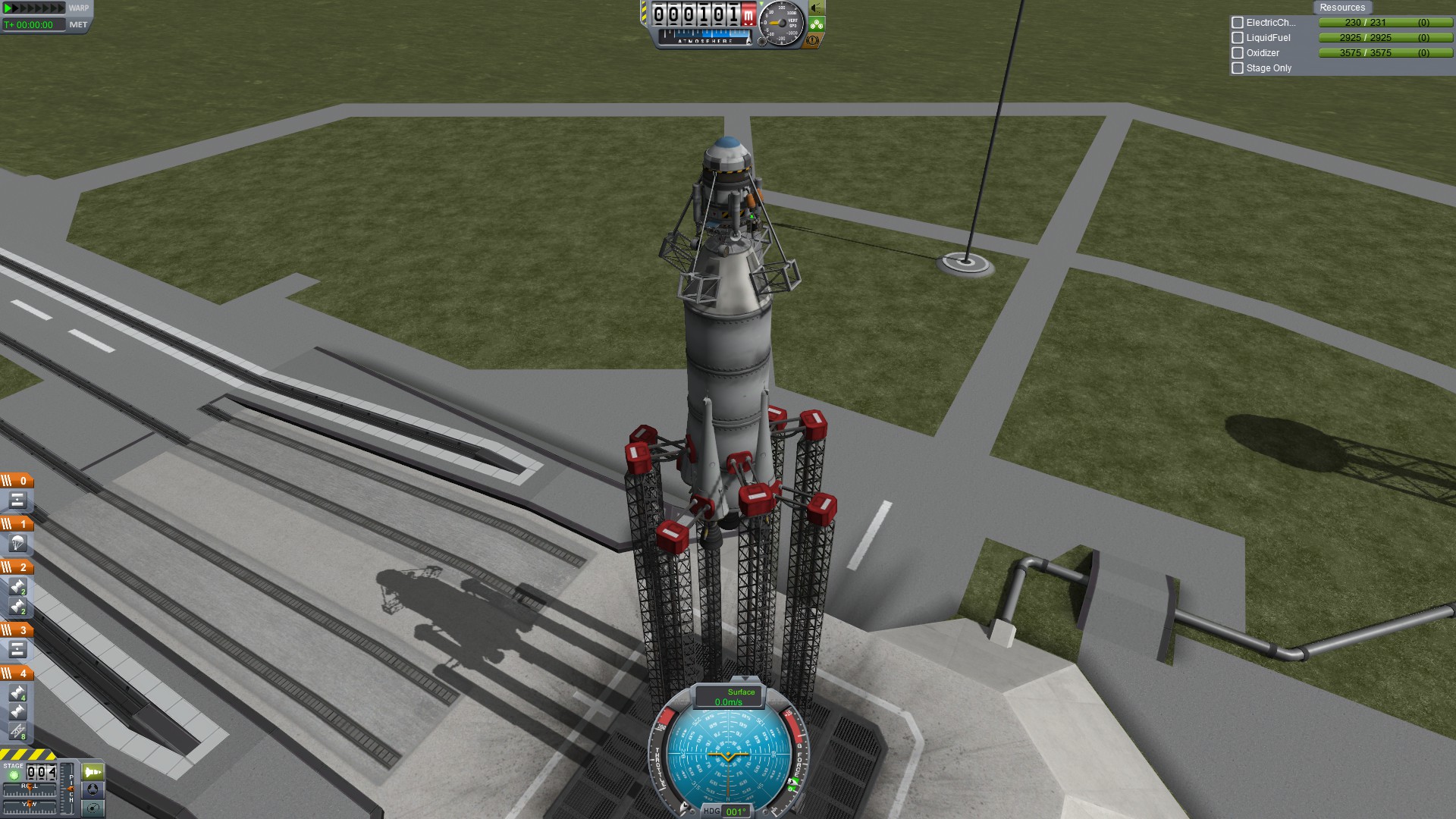The image size is (1456, 819).
Task: Tick the LiquidFuel resource checkbox
Action: 1238,38
